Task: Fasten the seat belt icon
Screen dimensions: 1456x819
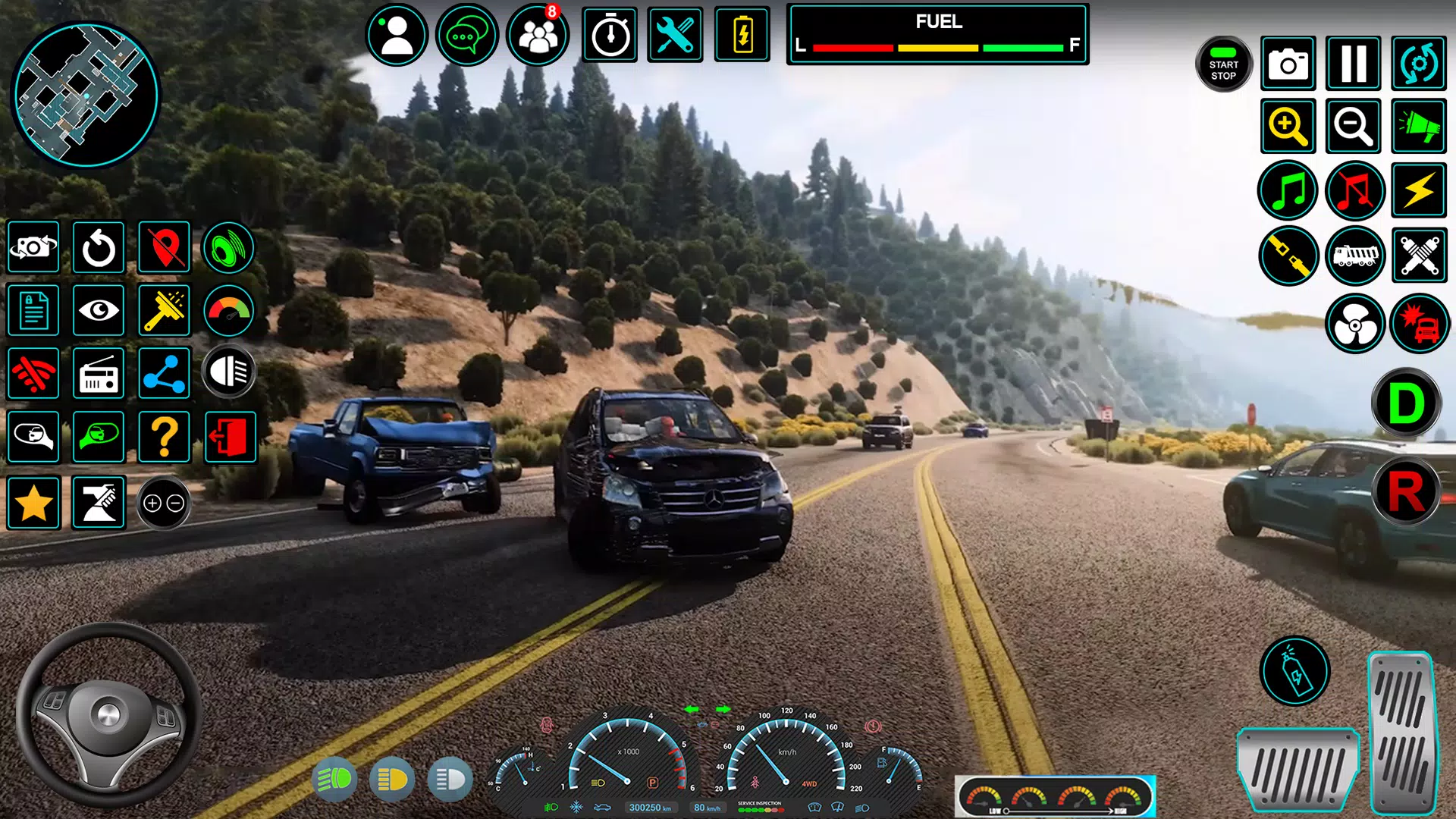Action: (x=1288, y=256)
